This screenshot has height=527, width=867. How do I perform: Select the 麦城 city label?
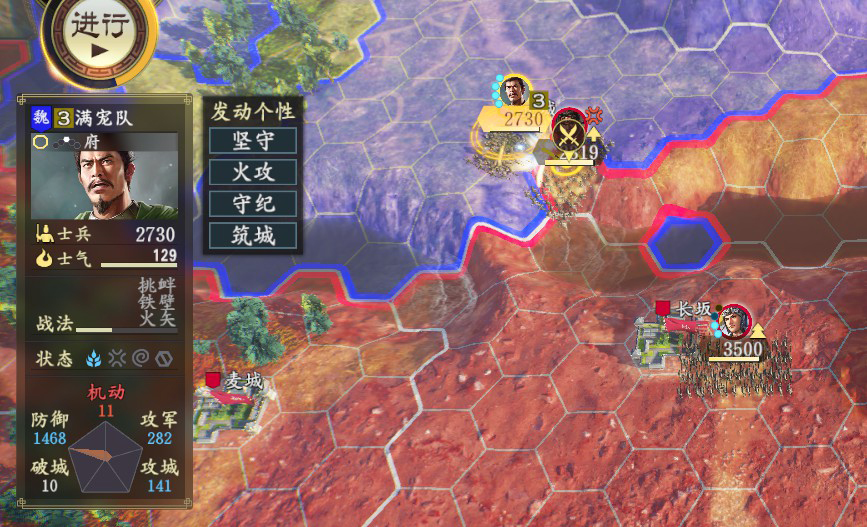[240, 381]
